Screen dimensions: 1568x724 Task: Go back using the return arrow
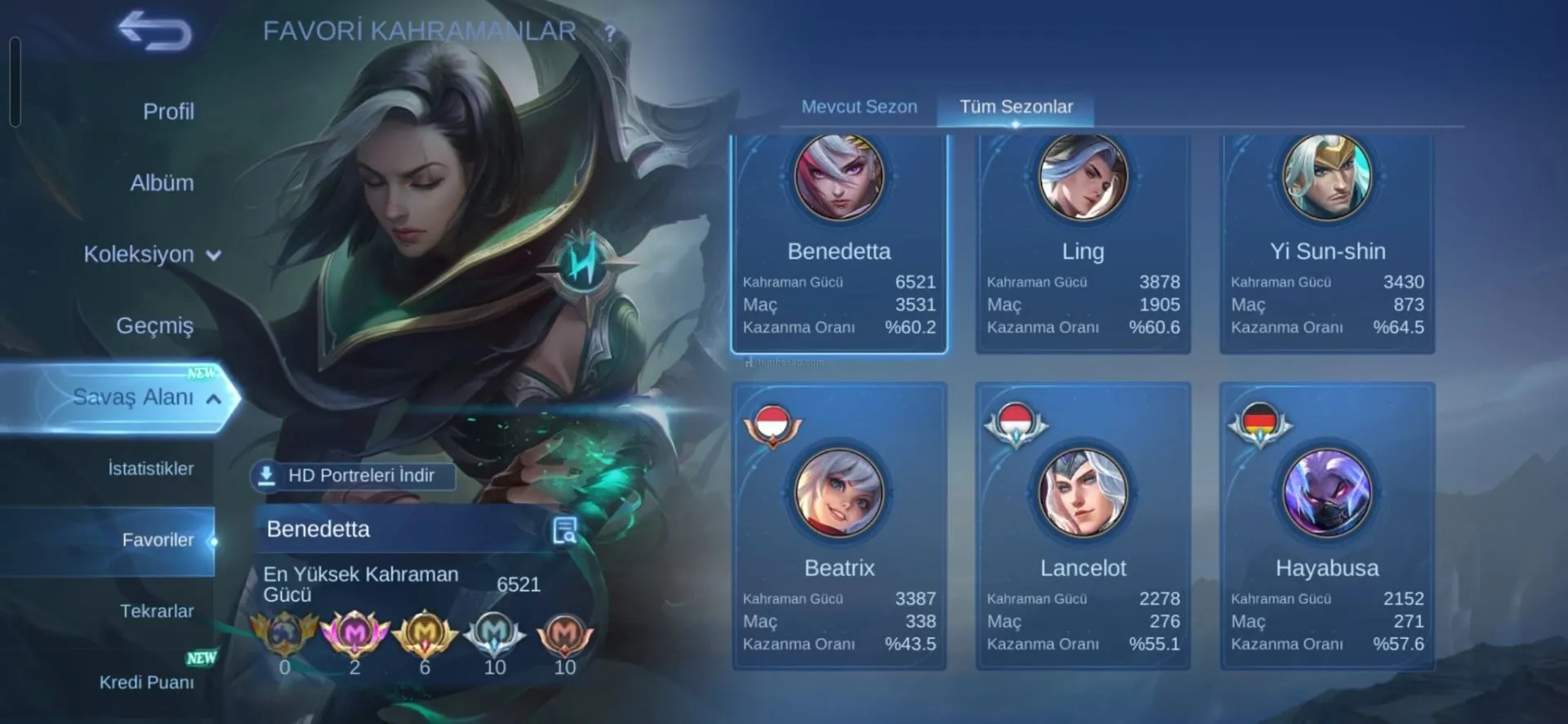point(155,31)
